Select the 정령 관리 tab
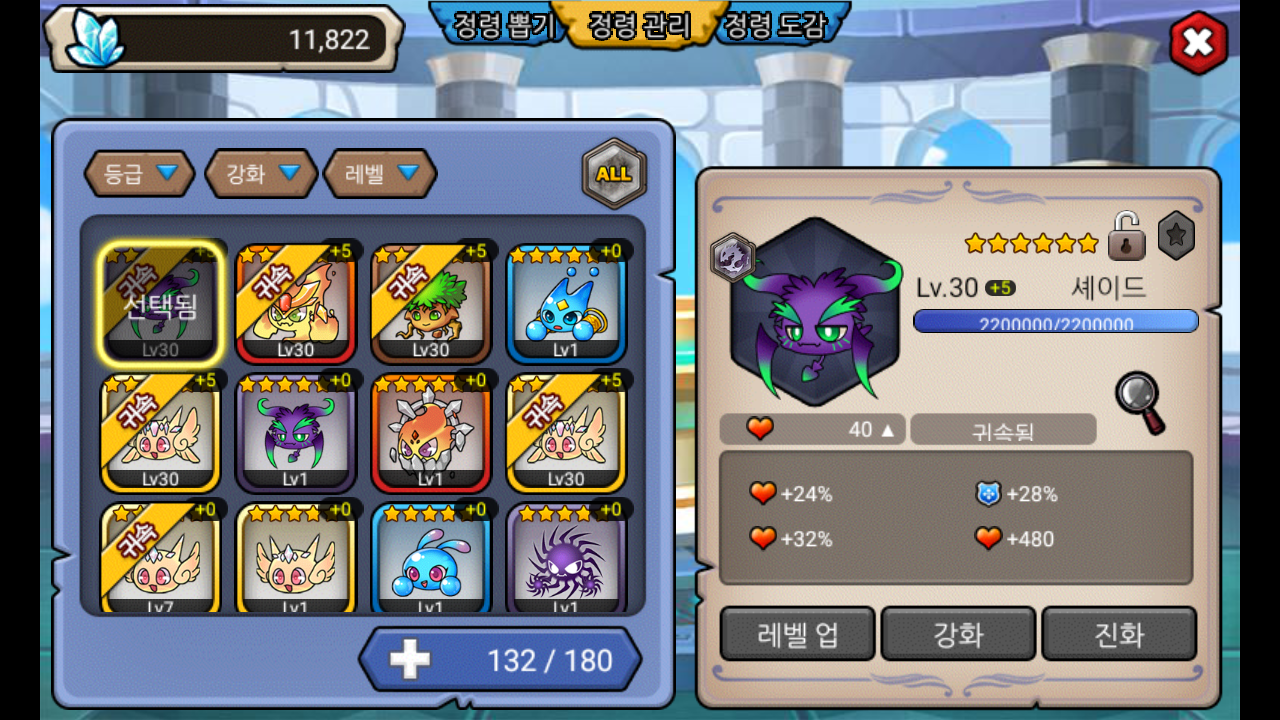Image resolution: width=1280 pixels, height=720 pixels. tap(640, 25)
